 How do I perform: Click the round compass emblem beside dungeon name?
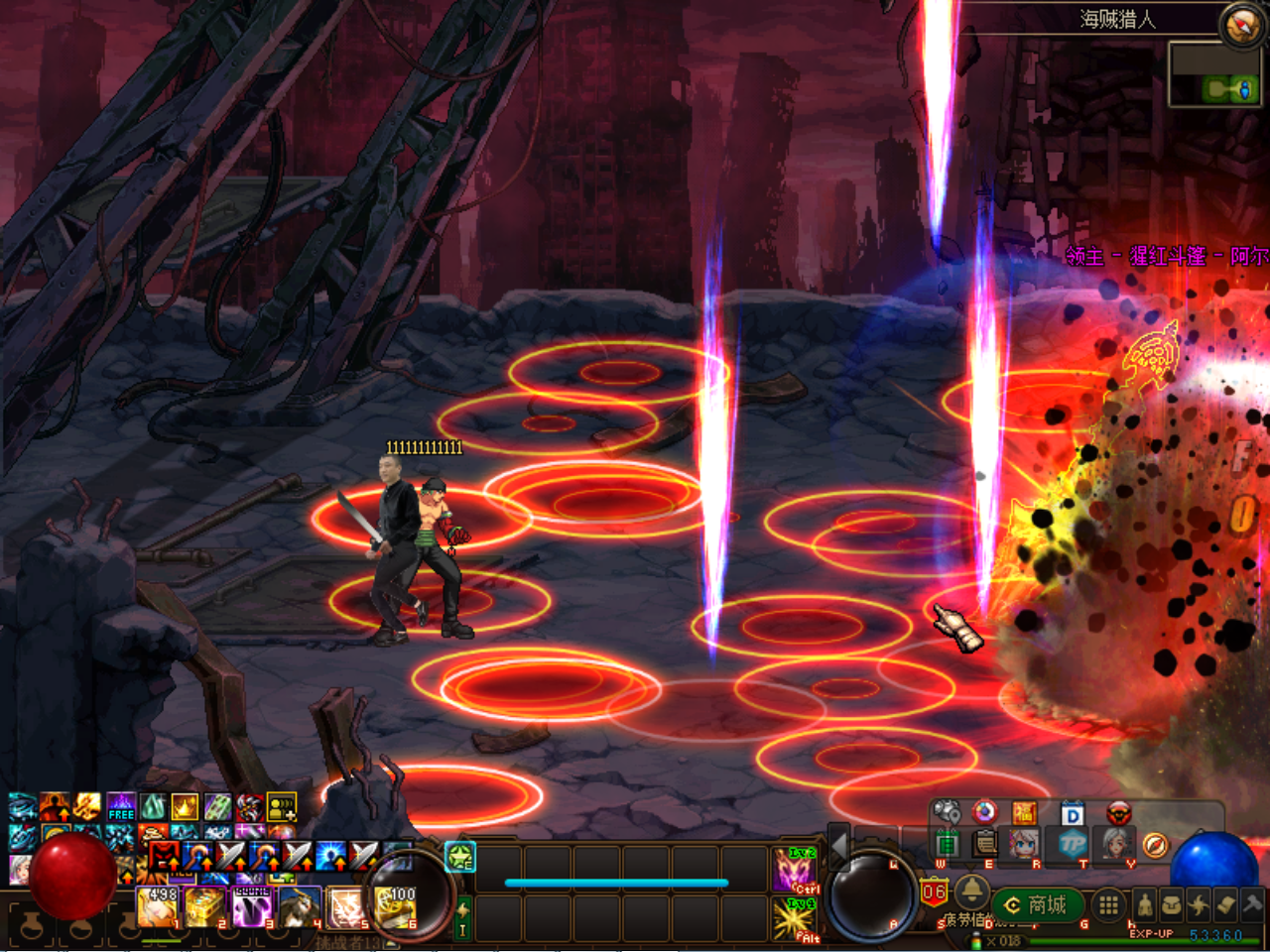pos(1241,25)
